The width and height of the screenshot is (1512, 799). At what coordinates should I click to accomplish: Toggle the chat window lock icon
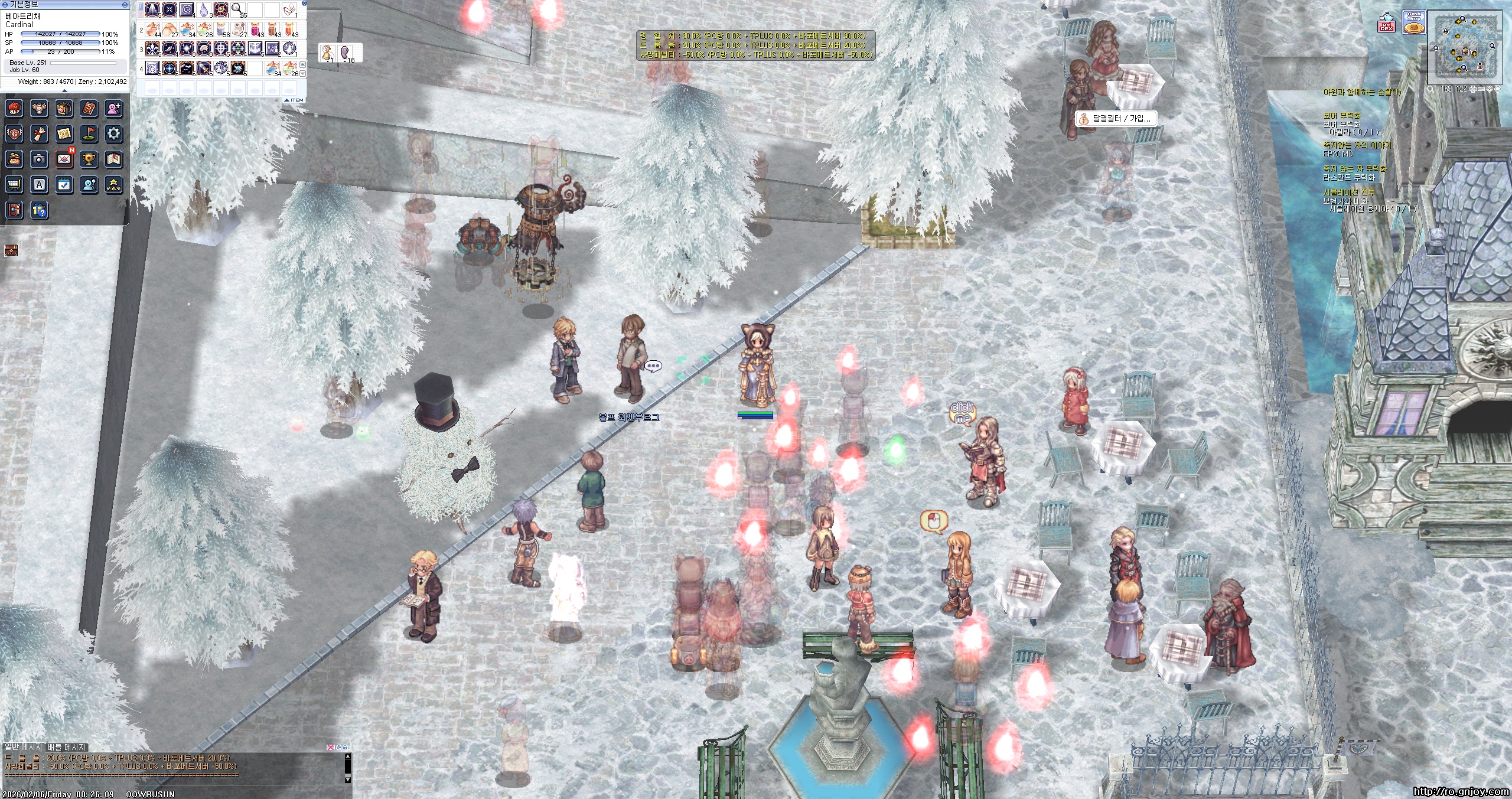point(345,747)
